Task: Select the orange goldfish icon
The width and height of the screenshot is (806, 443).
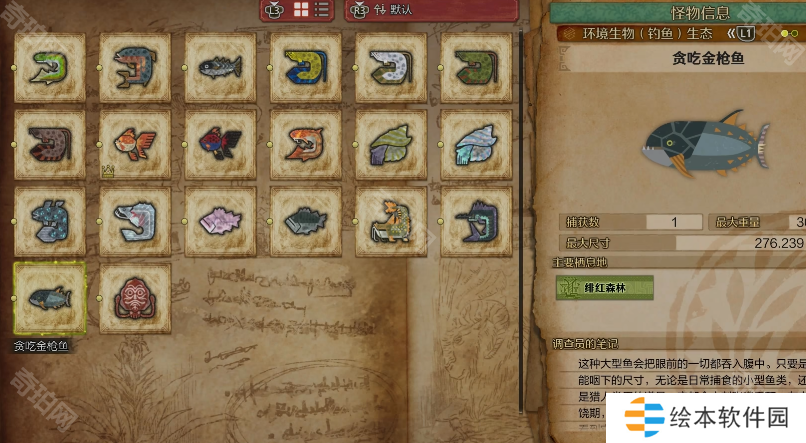Action: tap(135, 145)
